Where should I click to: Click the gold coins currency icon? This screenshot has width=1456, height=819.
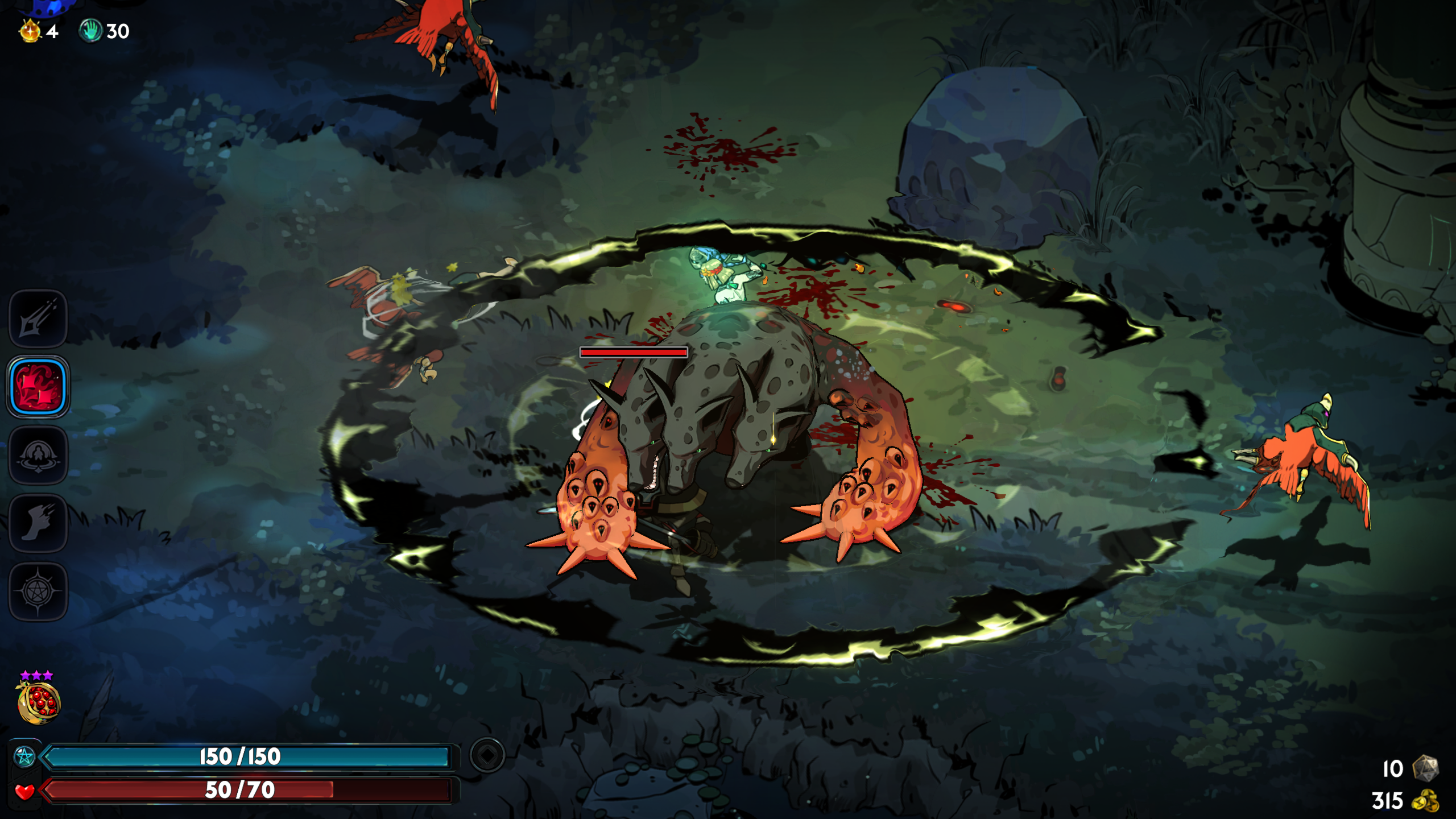point(1425,801)
